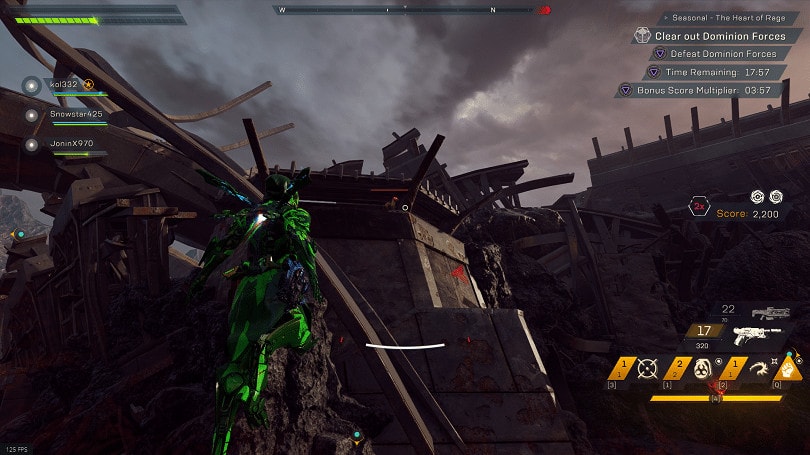Trigger the fist ultimate ability triangle
The height and width of the screenshot is (455, 810).
(788, 367)
